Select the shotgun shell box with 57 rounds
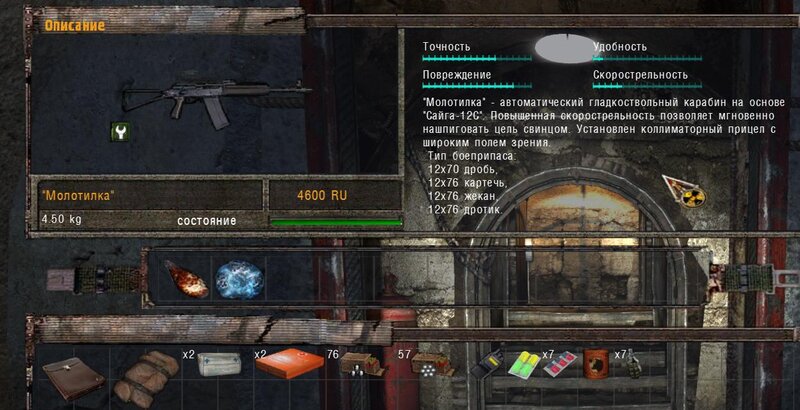The width and height of the screenshot is (800, 410). pyautogui.click(x=430, y=368)
